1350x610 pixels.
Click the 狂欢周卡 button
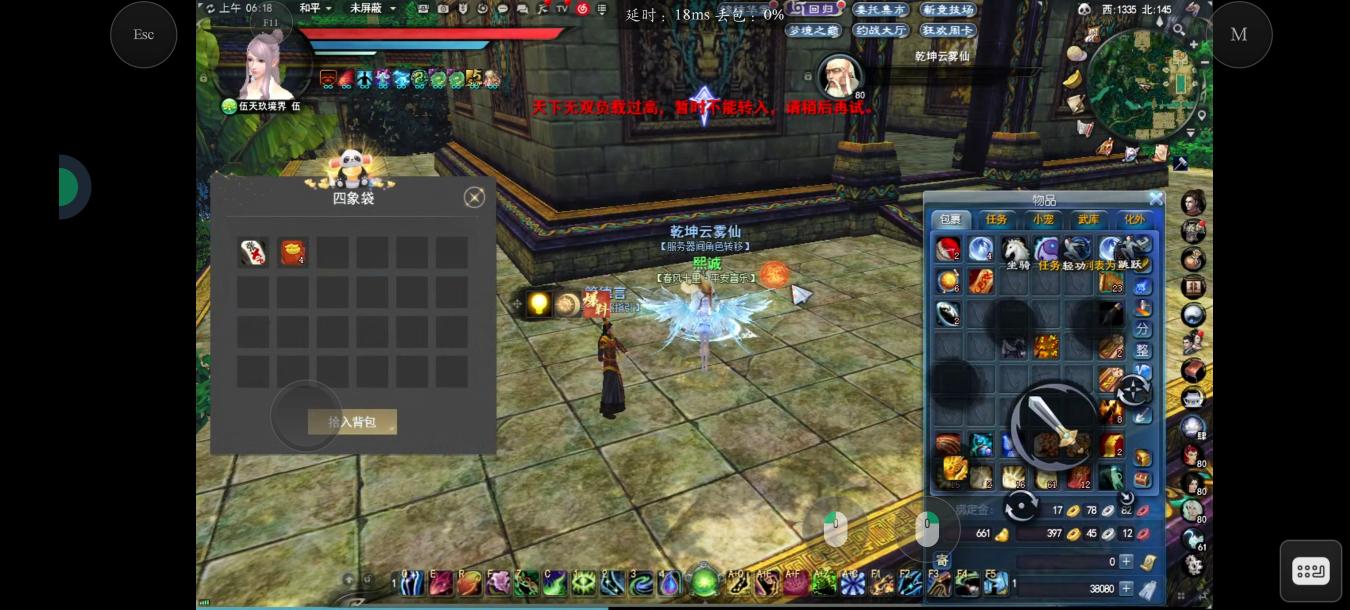947,31
